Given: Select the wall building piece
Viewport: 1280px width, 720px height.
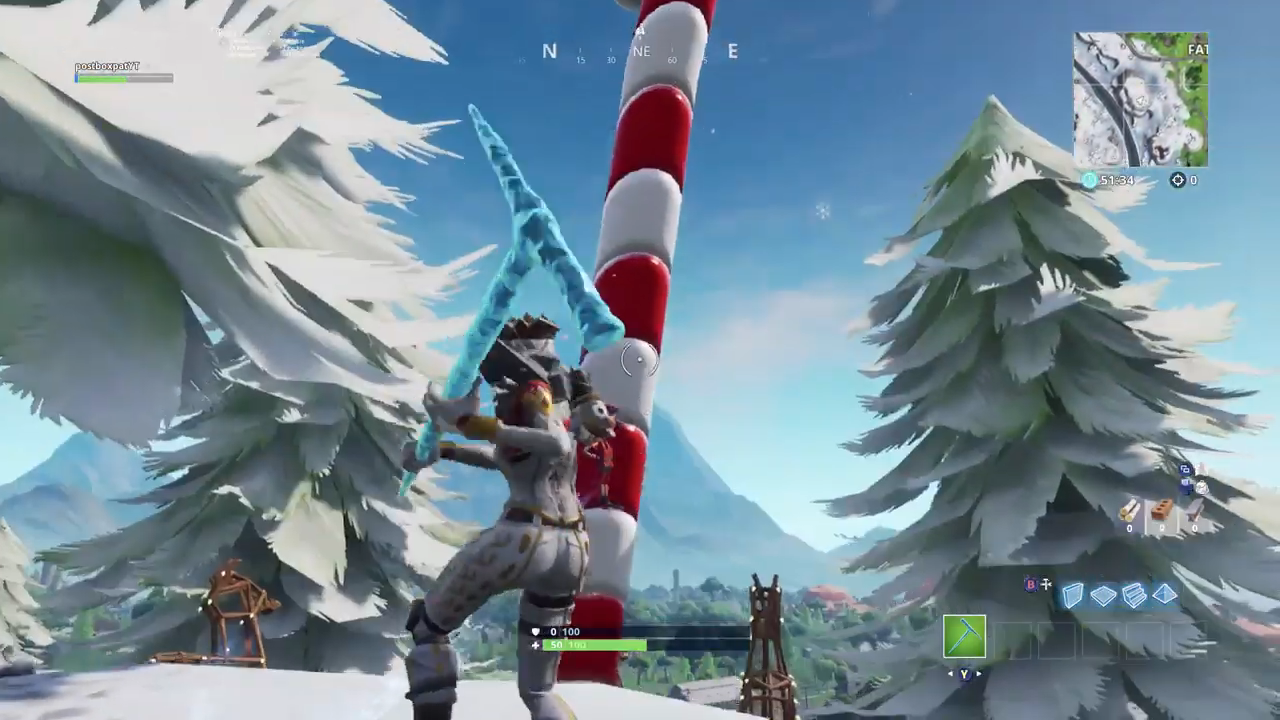Looking at the screenshot, I should (1072, 595).
